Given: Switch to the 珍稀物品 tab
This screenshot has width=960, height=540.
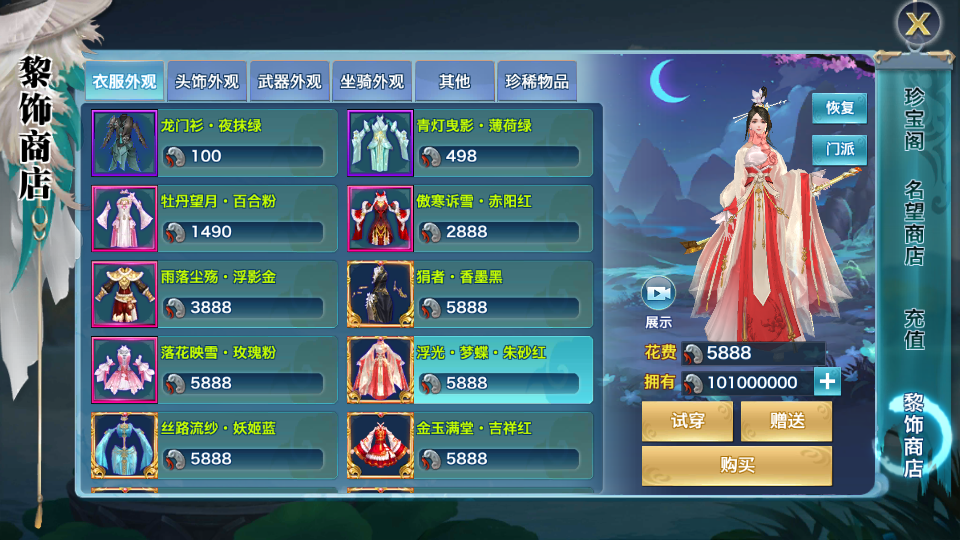Looking at the screenshot, I should point(537,82).
